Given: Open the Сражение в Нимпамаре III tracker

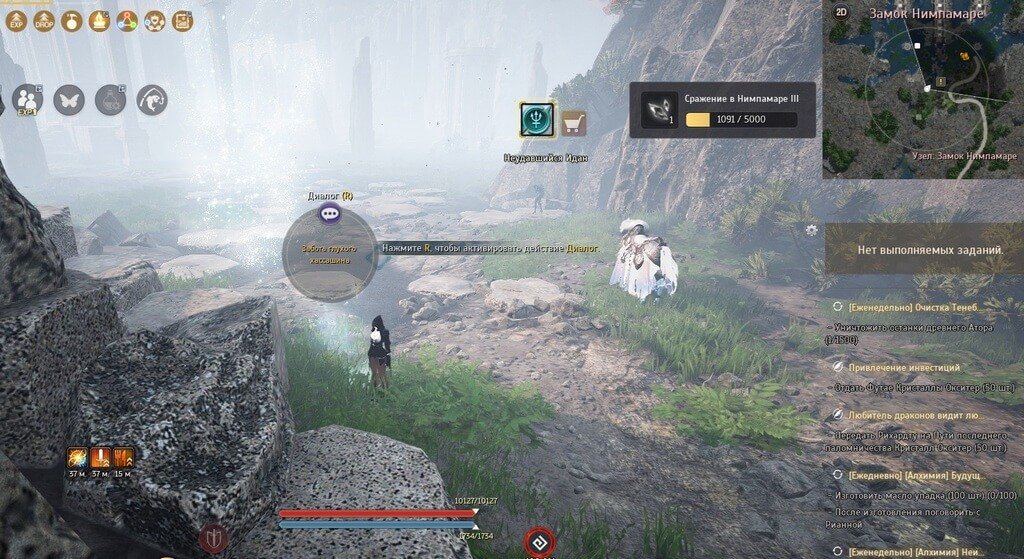Looking at the screenshot, I should click(x=722, y=110).
